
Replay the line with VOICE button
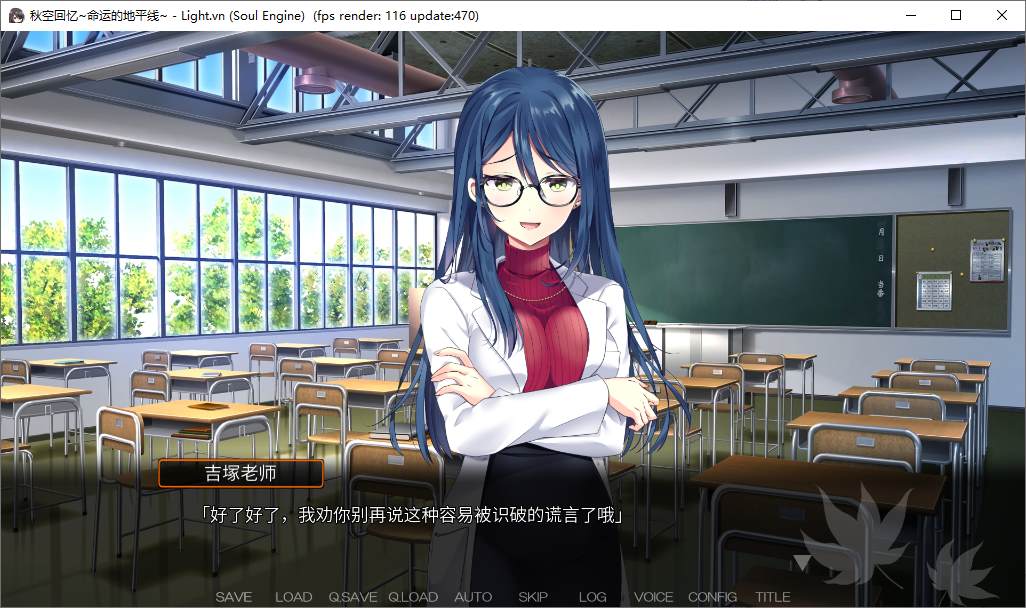point(653,597)
